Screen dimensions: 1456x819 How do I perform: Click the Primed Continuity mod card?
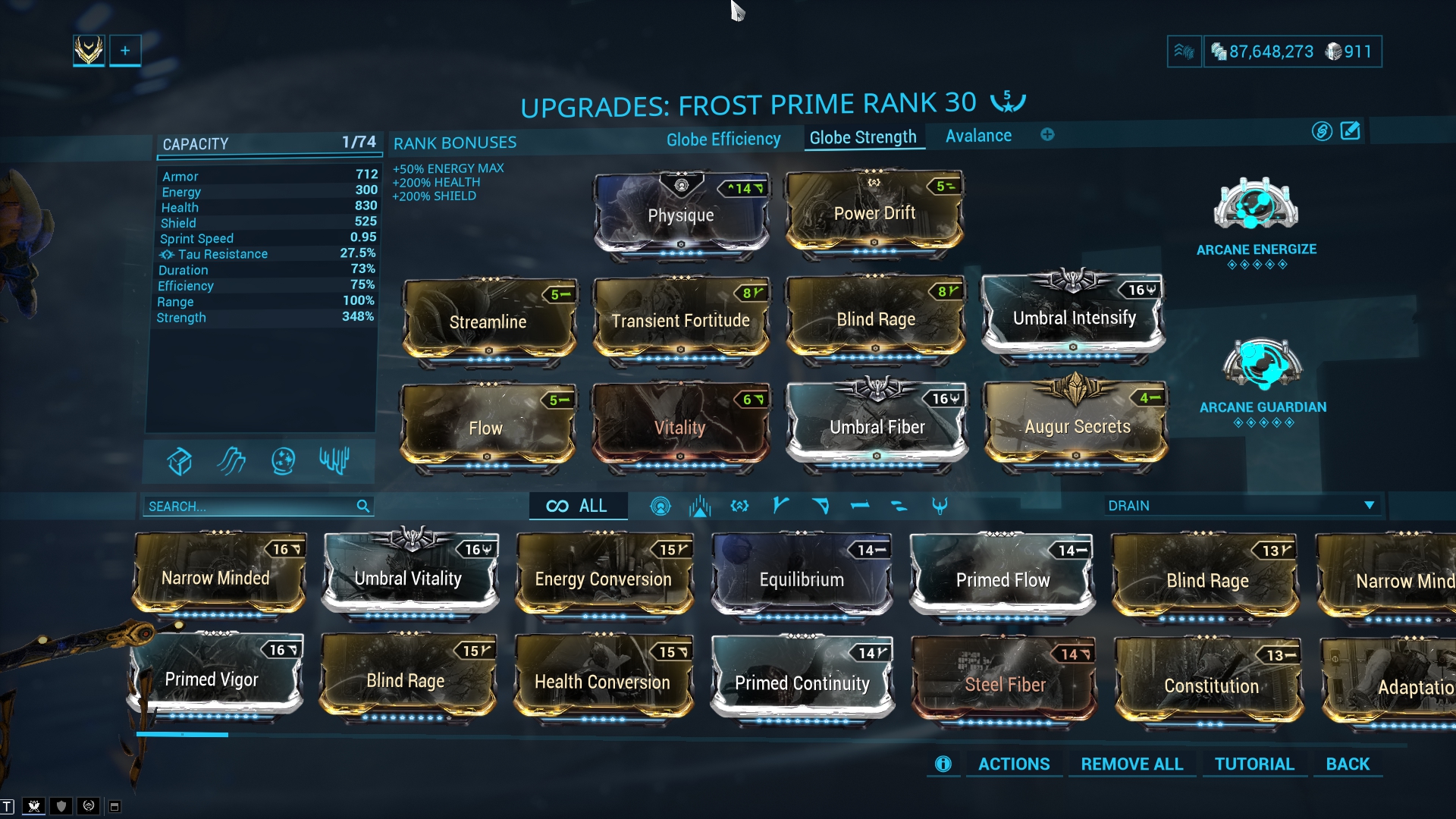pos(802,683)
